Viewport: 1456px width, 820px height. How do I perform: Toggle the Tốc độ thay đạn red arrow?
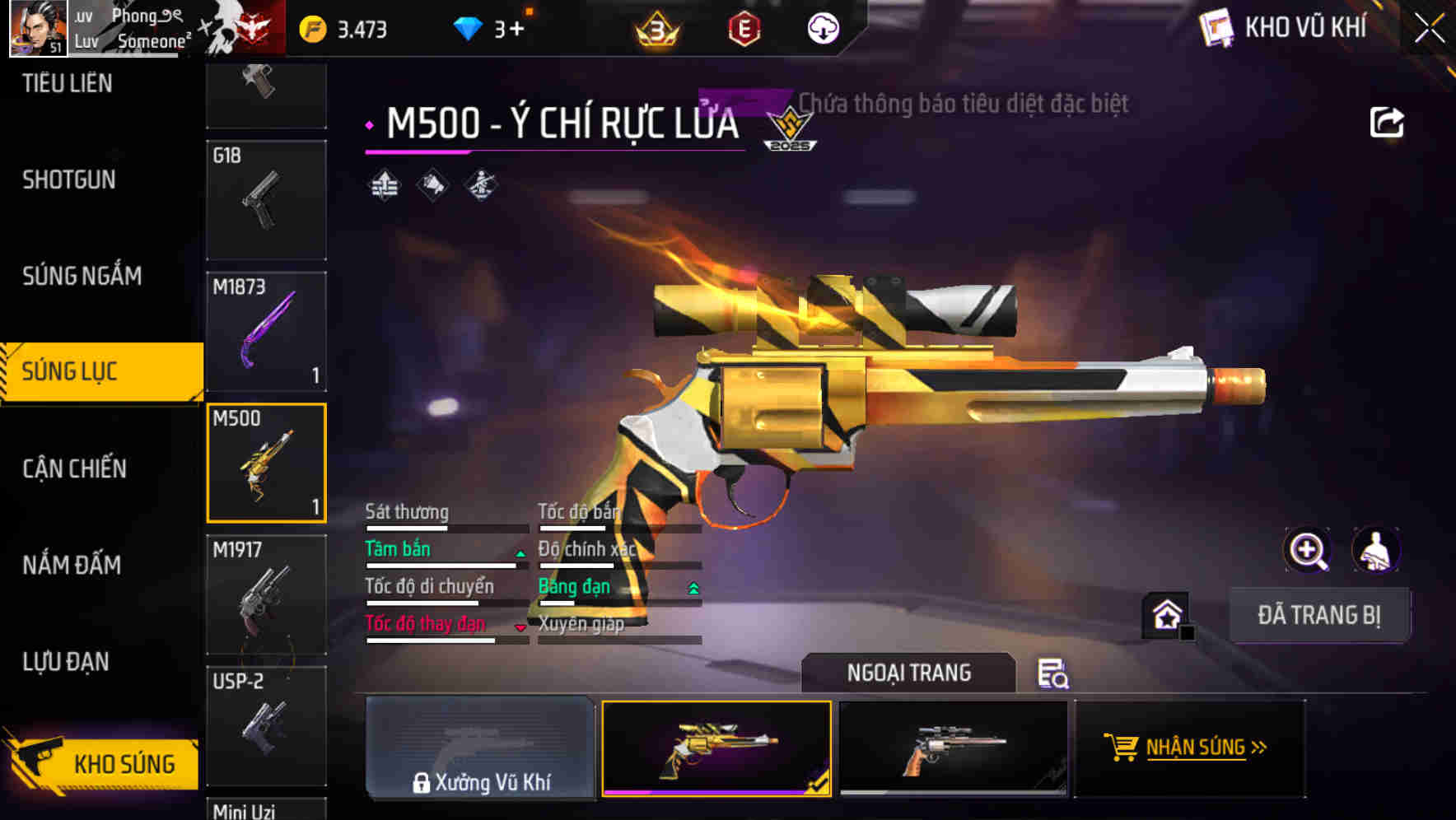(x=521, y=627)
